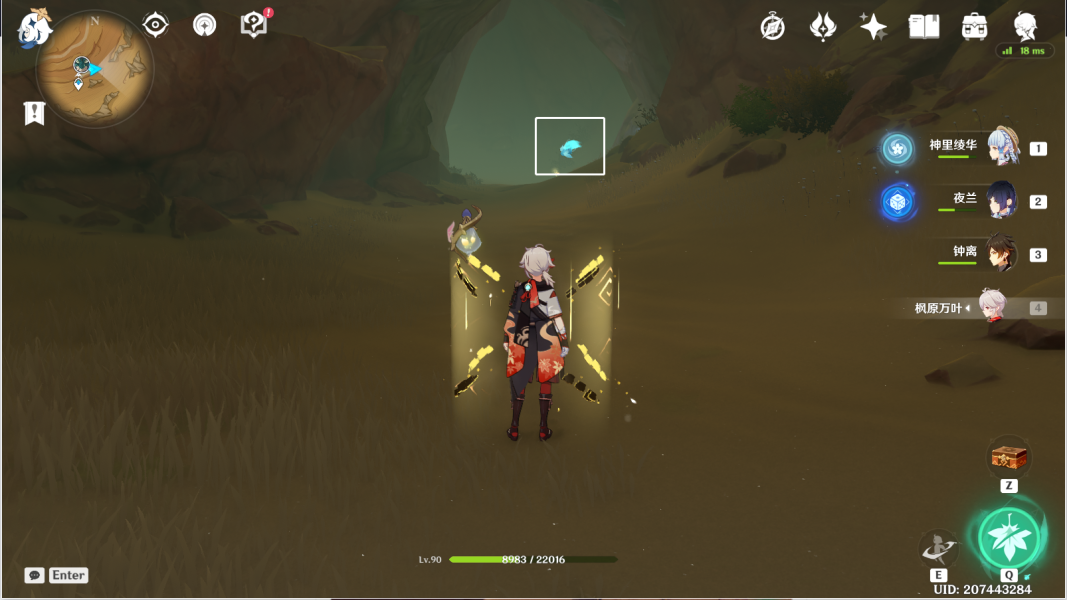Open the chat box
The width and height of the screenshot is (1067, 600).
coord(35,575)
